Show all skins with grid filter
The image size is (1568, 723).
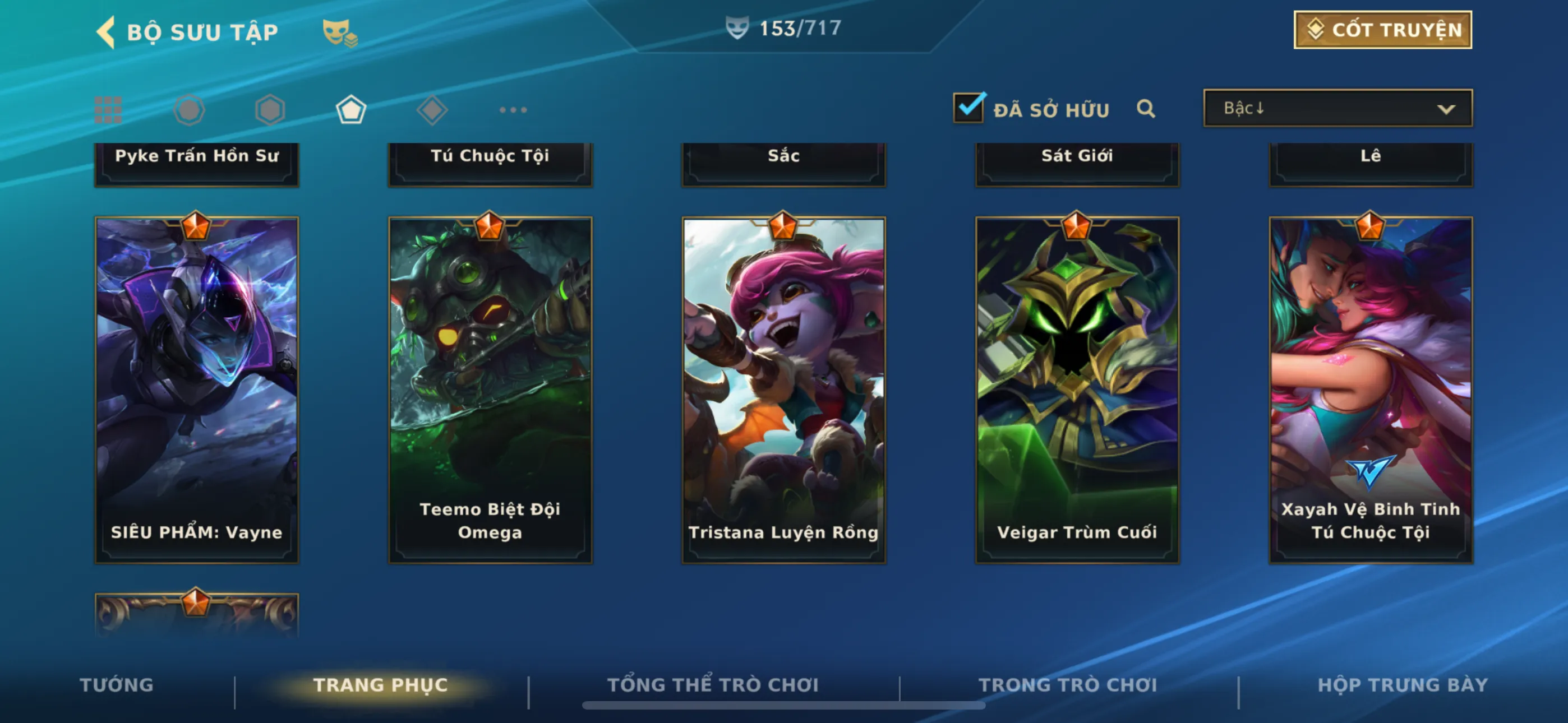tap(108, 110)
